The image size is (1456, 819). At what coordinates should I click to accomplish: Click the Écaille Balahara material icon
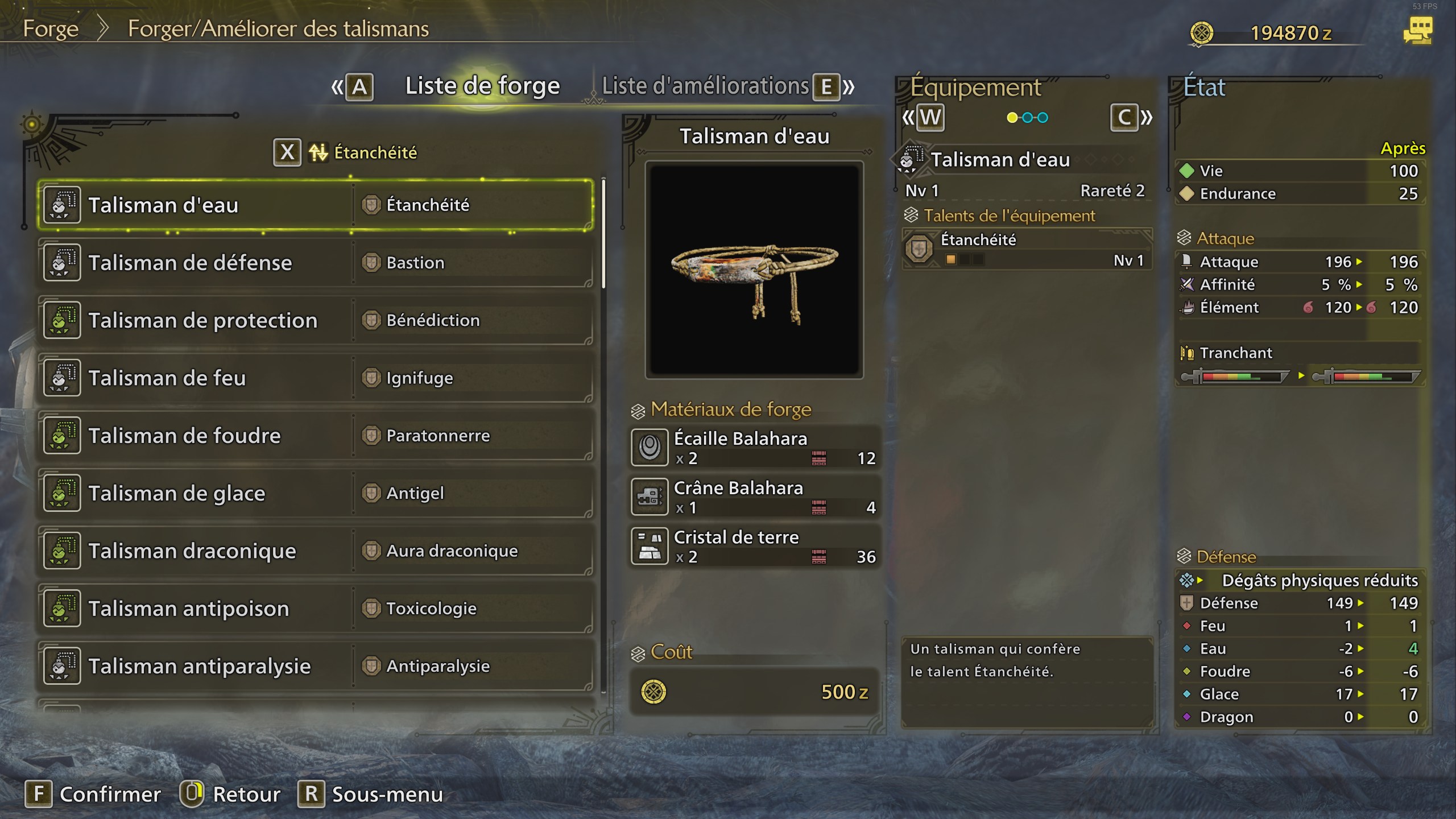coord(650,446)
